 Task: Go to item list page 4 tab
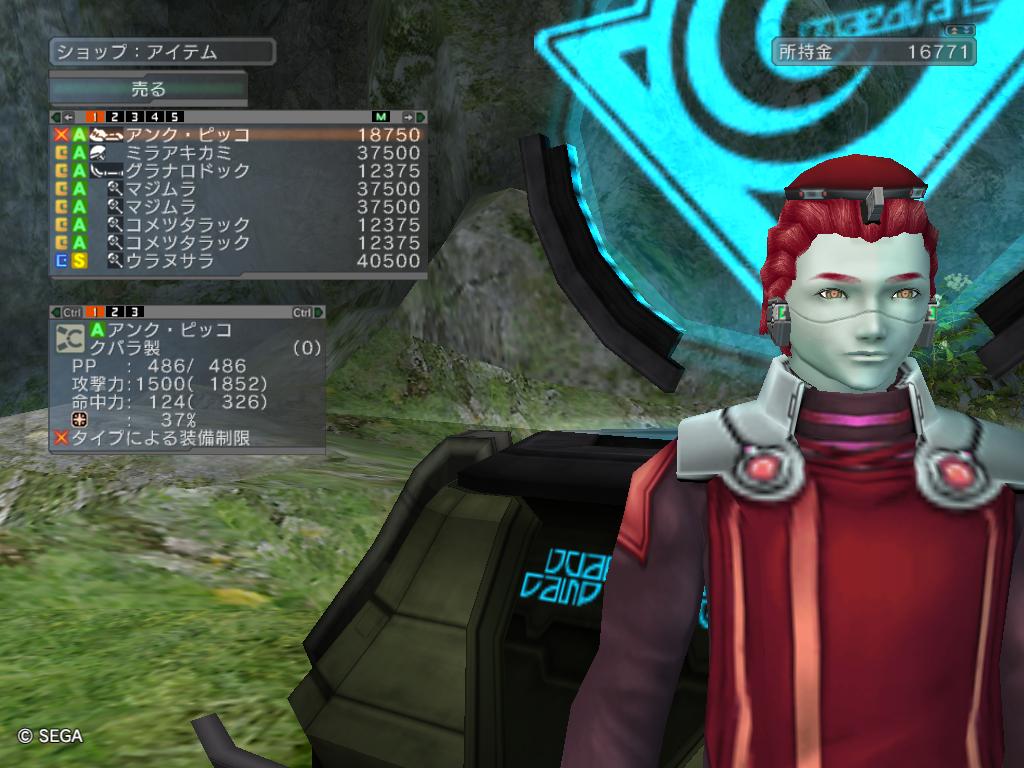coord(155,117)
